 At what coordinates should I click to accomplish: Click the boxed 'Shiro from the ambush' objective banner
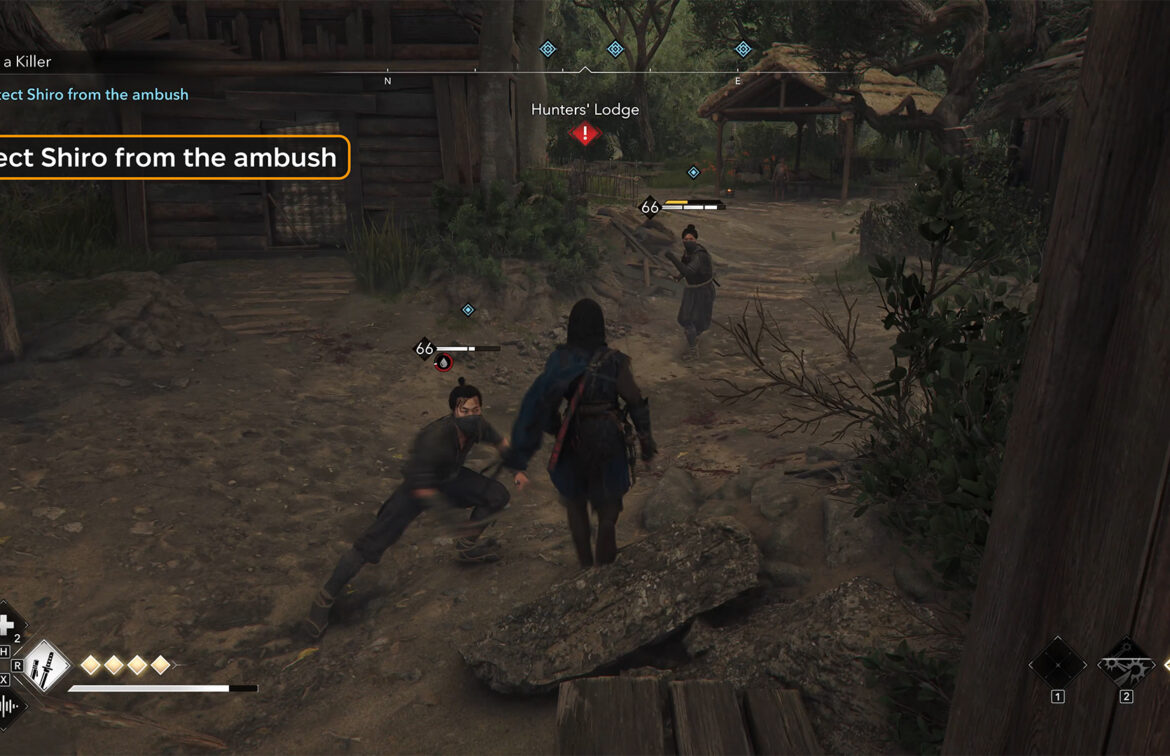click(172, 157)
